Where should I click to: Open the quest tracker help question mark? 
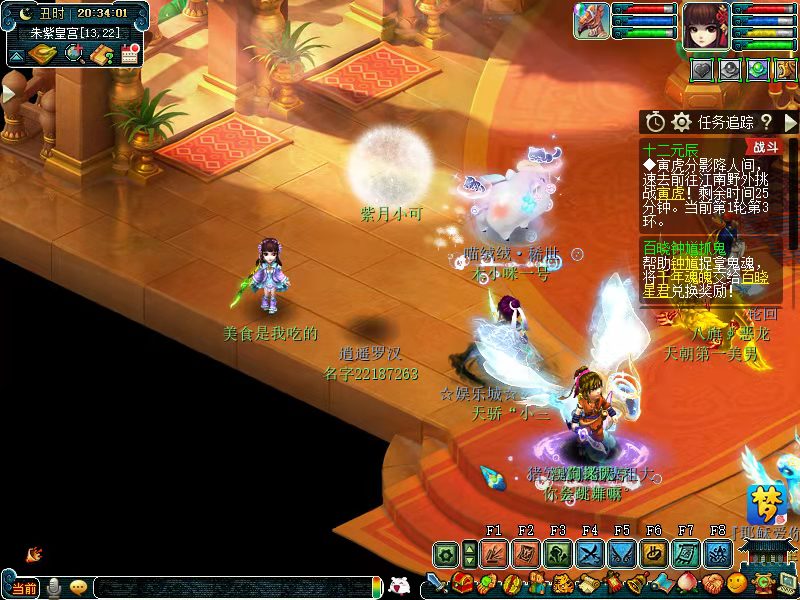point(766,122)
